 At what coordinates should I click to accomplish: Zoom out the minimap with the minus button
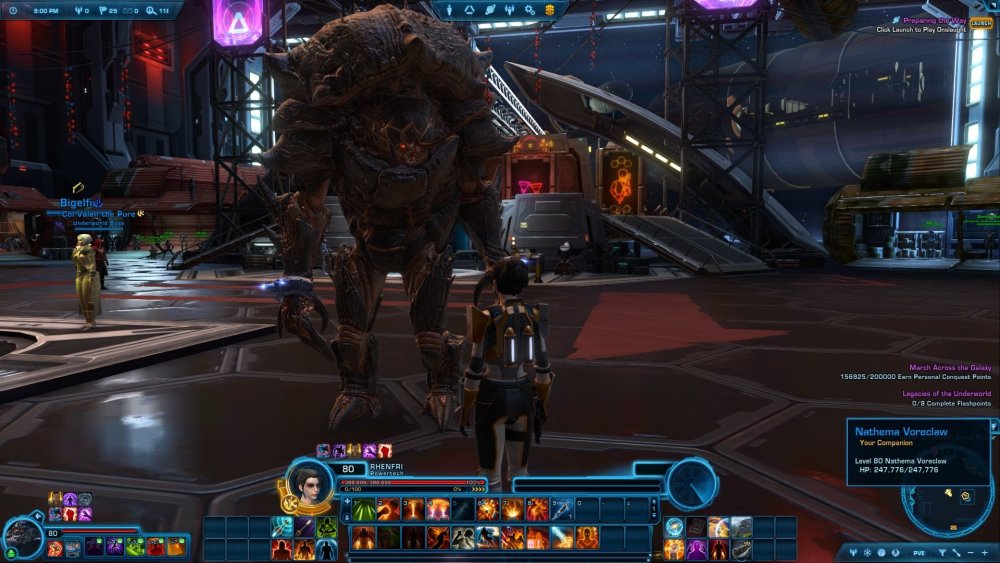click(x=970, y=553)
